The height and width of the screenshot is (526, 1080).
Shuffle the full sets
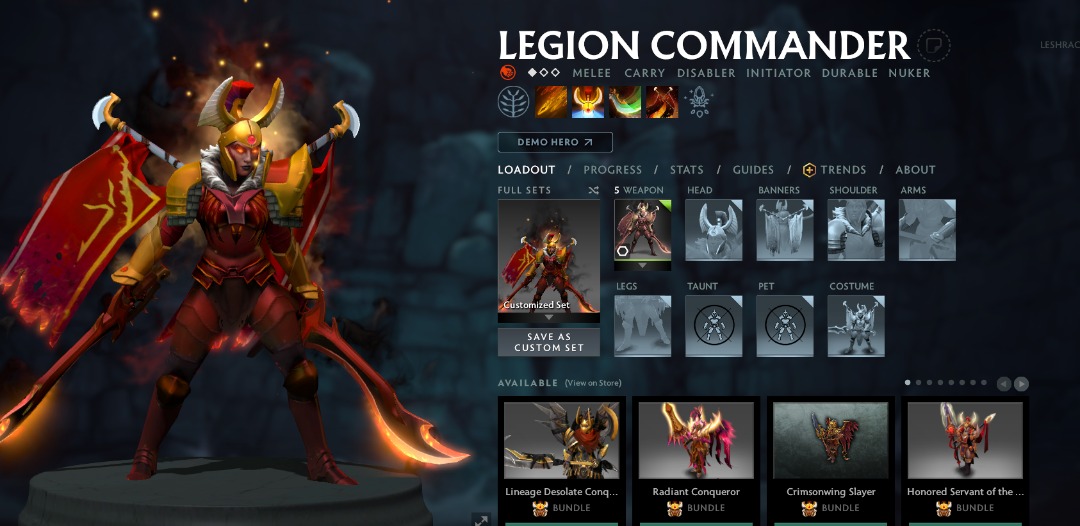click(593, 190)
